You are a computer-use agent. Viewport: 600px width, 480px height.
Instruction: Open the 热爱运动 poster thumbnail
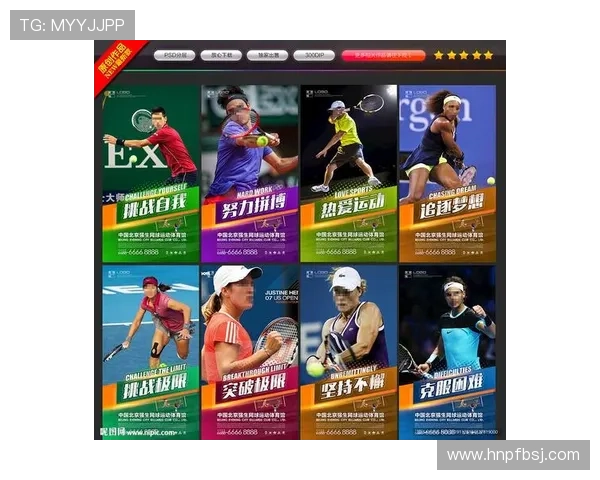(348, 174)
